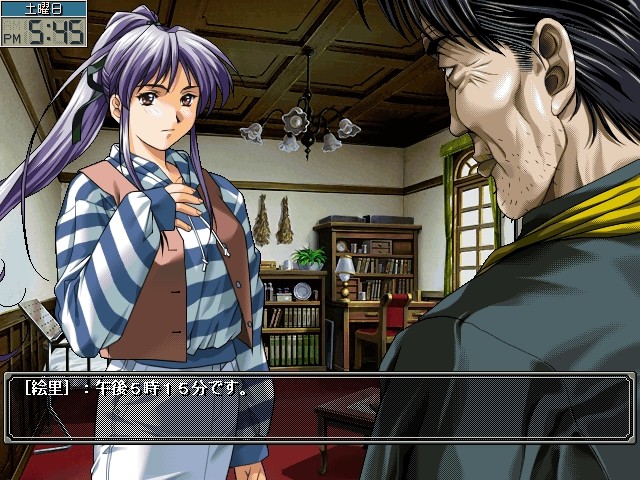Image resolution: width=640 pixels, height=480 pixels.
Task: Advance the dialogue in the message box
Action: 320,408
